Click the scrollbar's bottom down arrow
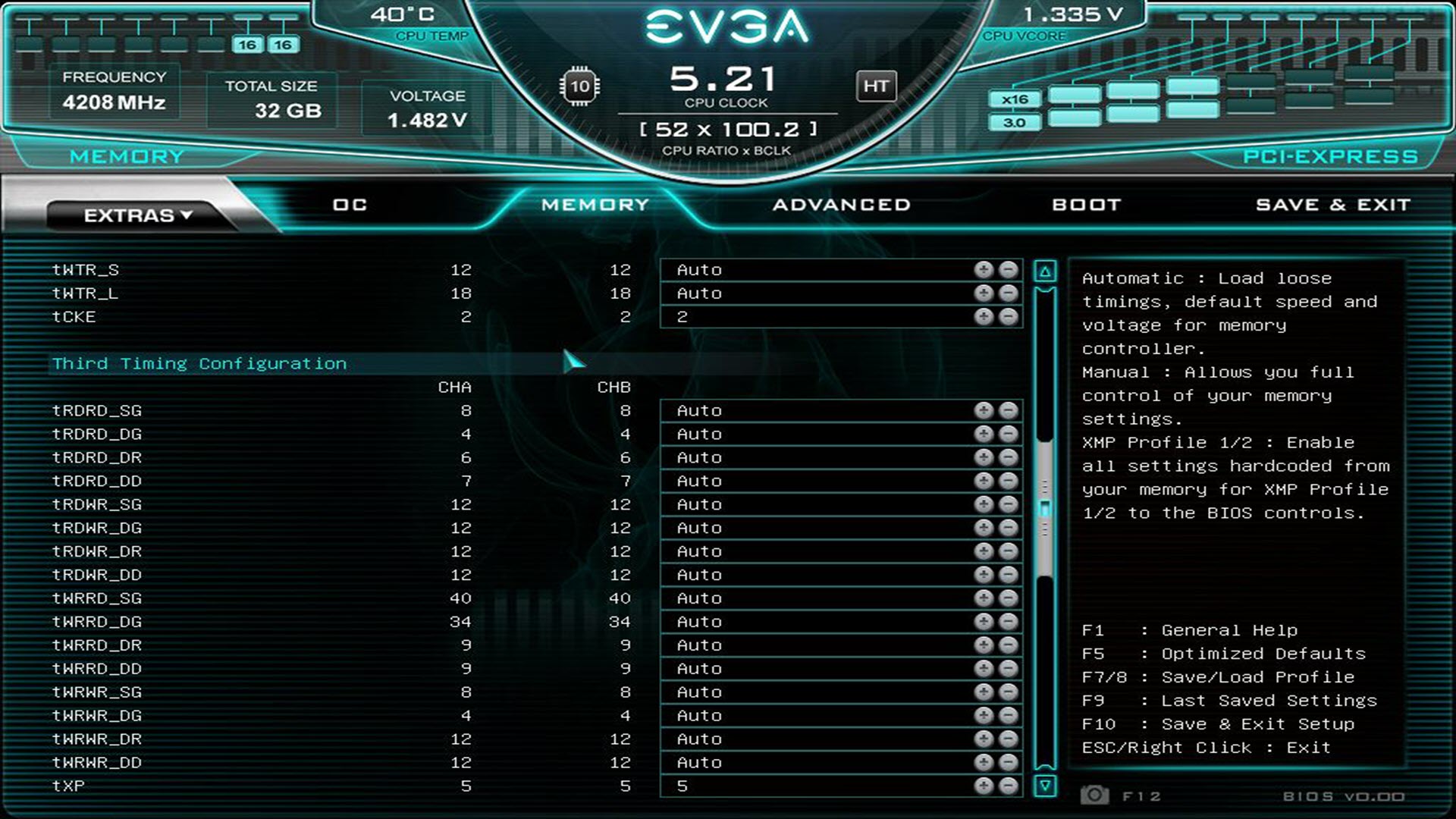Image resolution: width=1456 pixels, height=819 pixels. coord(1045,786)
